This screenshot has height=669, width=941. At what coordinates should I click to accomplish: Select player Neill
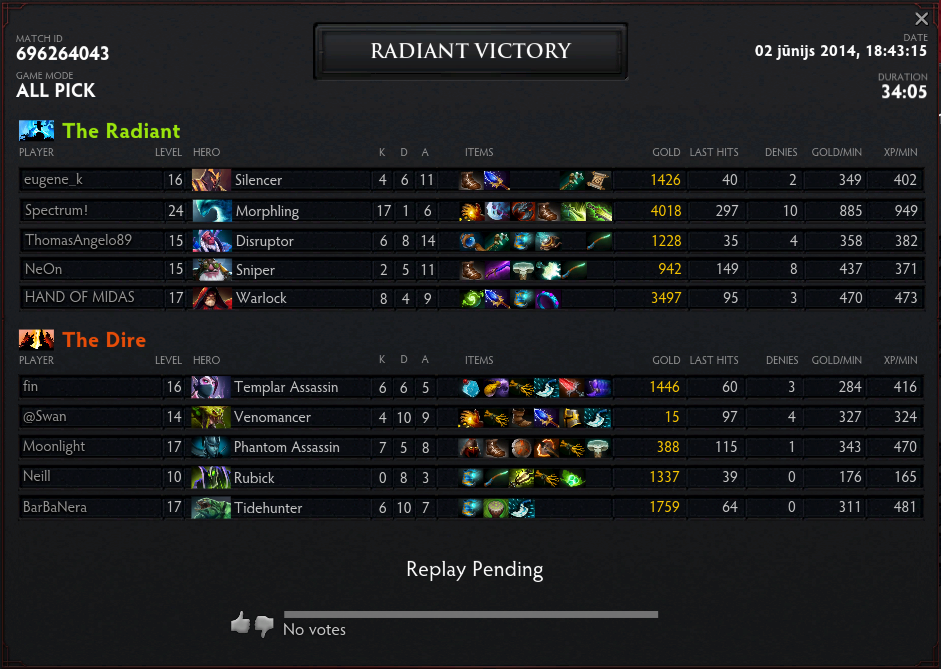click(x=38, y=477)
